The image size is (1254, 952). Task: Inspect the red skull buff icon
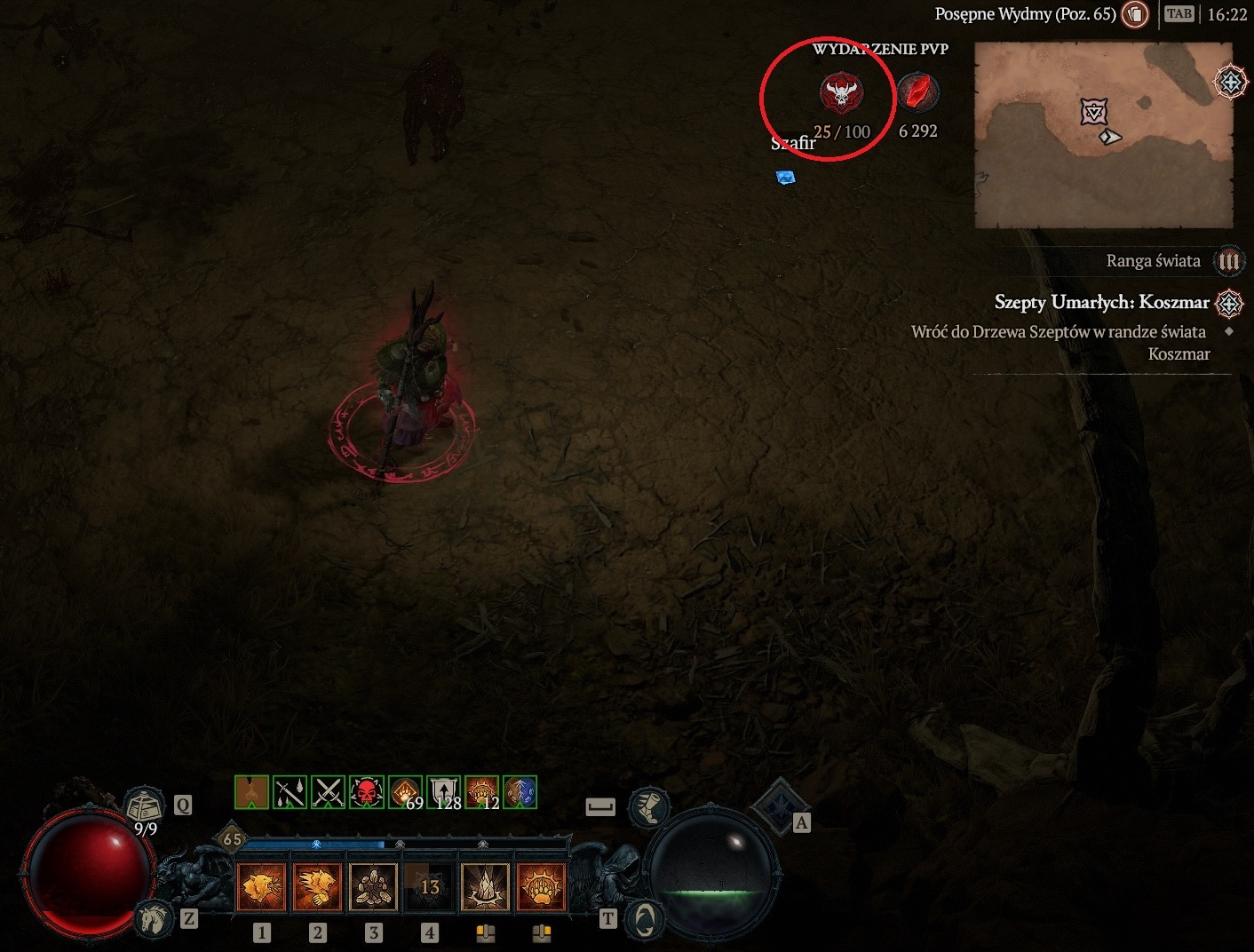366,792
